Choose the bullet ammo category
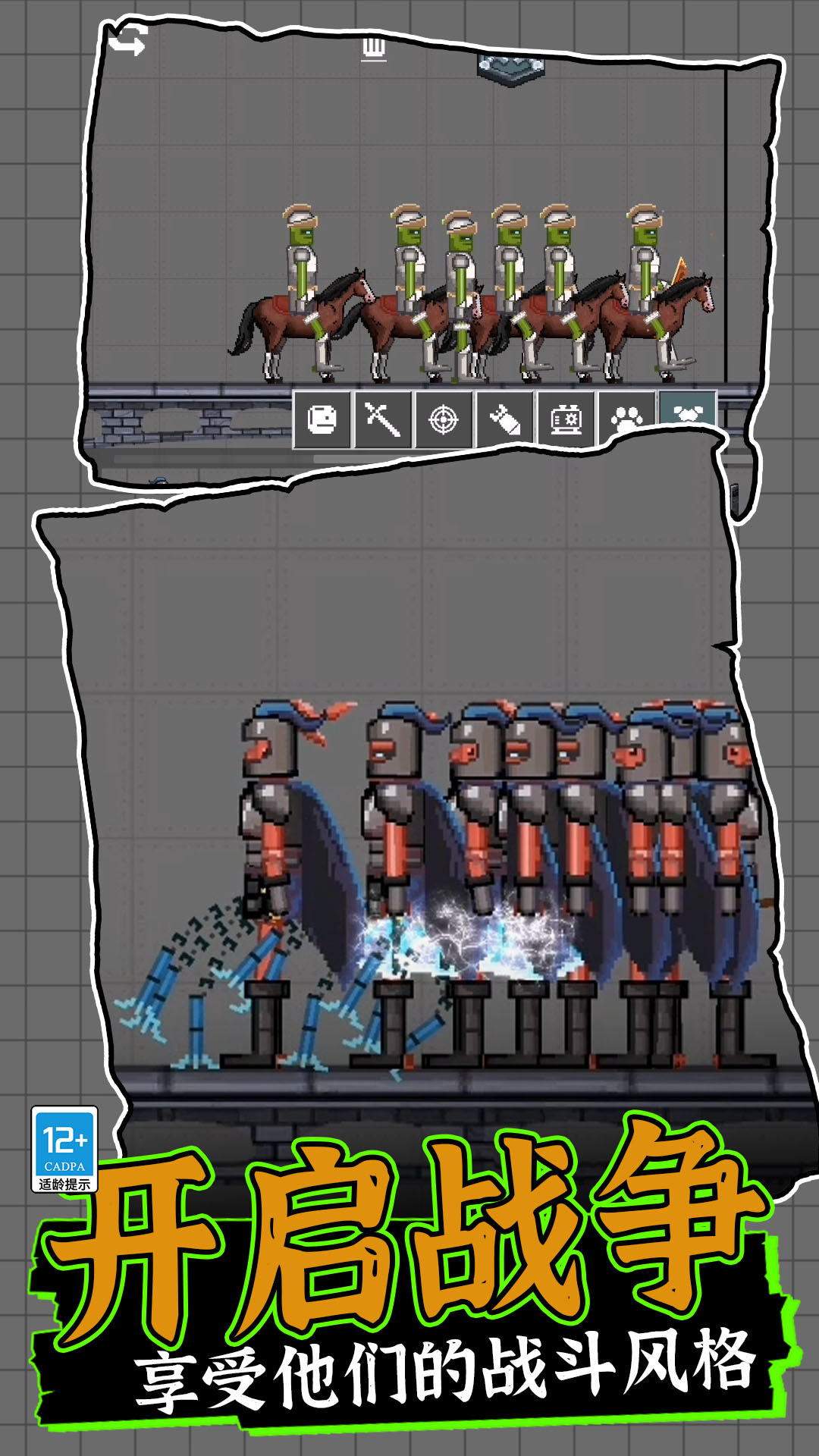Screen dimensions: 819x1456 point(505,419)
